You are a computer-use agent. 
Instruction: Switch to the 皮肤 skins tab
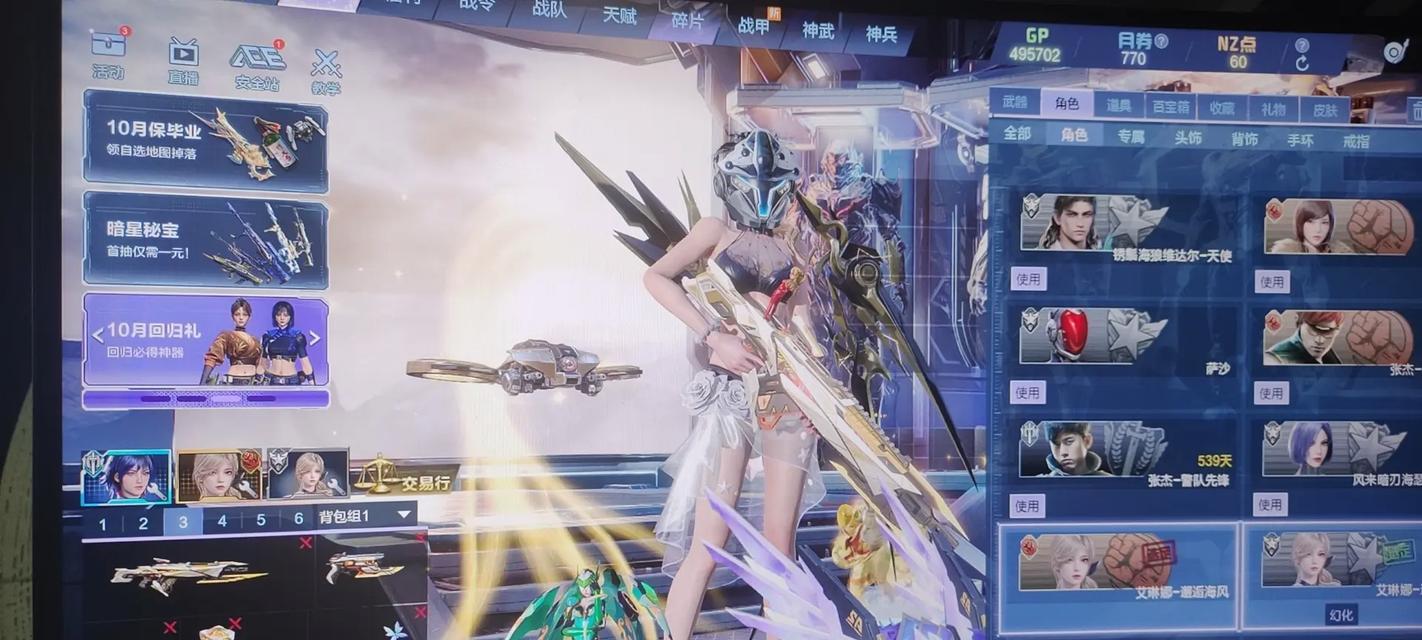click(1324, 110)
